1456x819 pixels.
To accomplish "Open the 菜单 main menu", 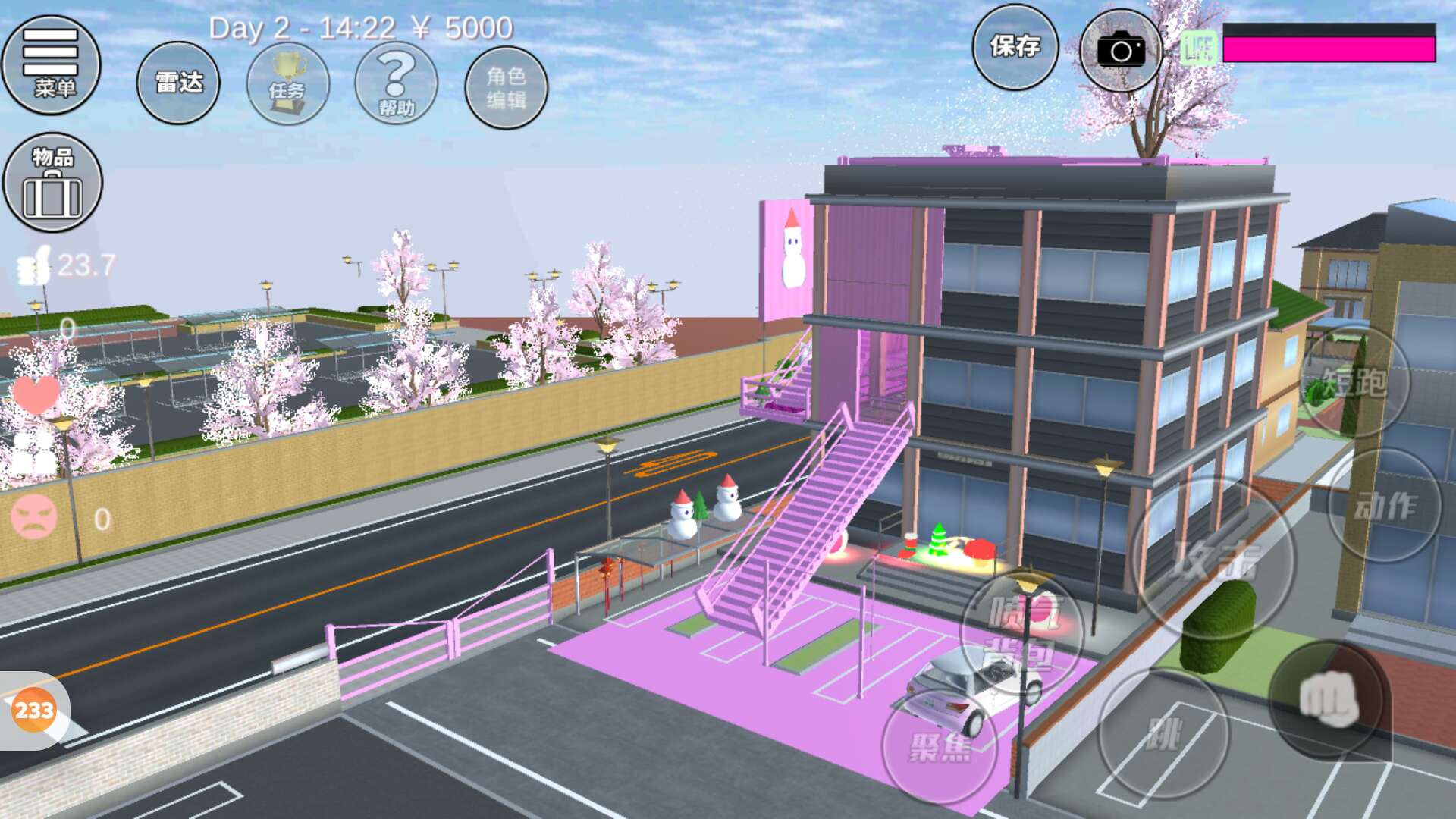I will tap(52, 65).
